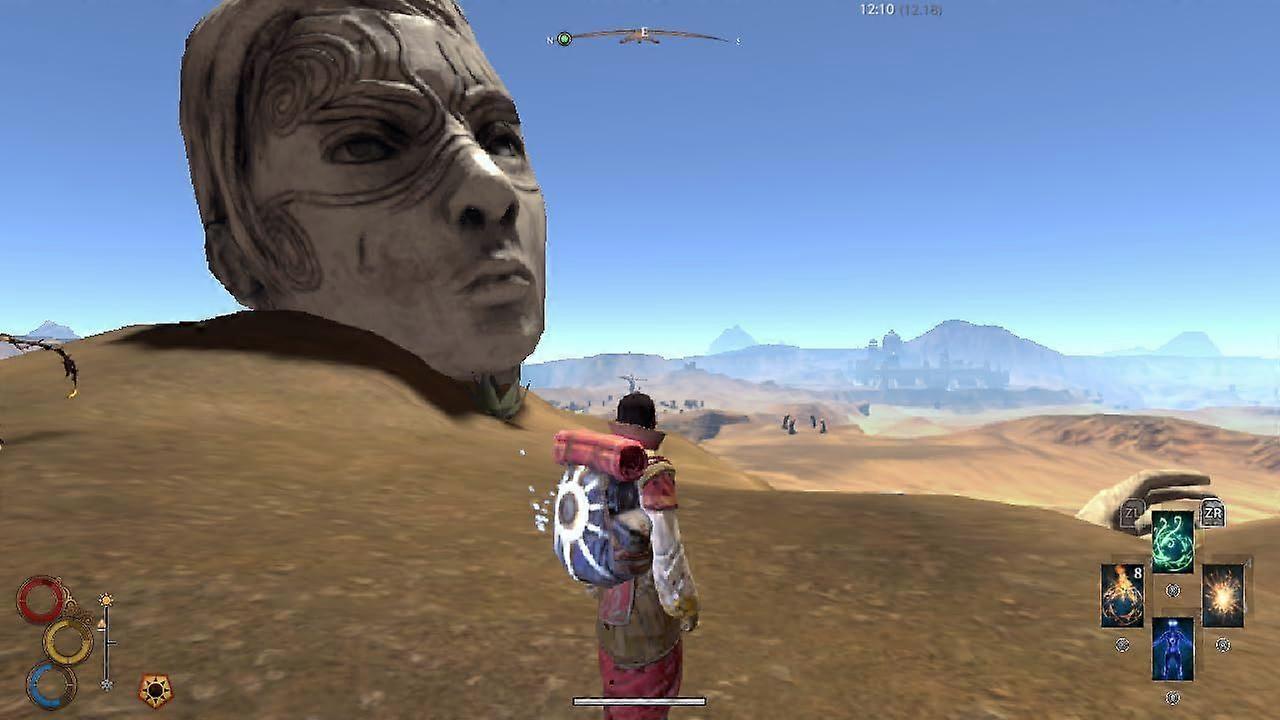Image resolution: width=1280 pixels, height=720 pixels.
Task: Use the fire sigil quick slot item
Action: (x=1122, y=596)
